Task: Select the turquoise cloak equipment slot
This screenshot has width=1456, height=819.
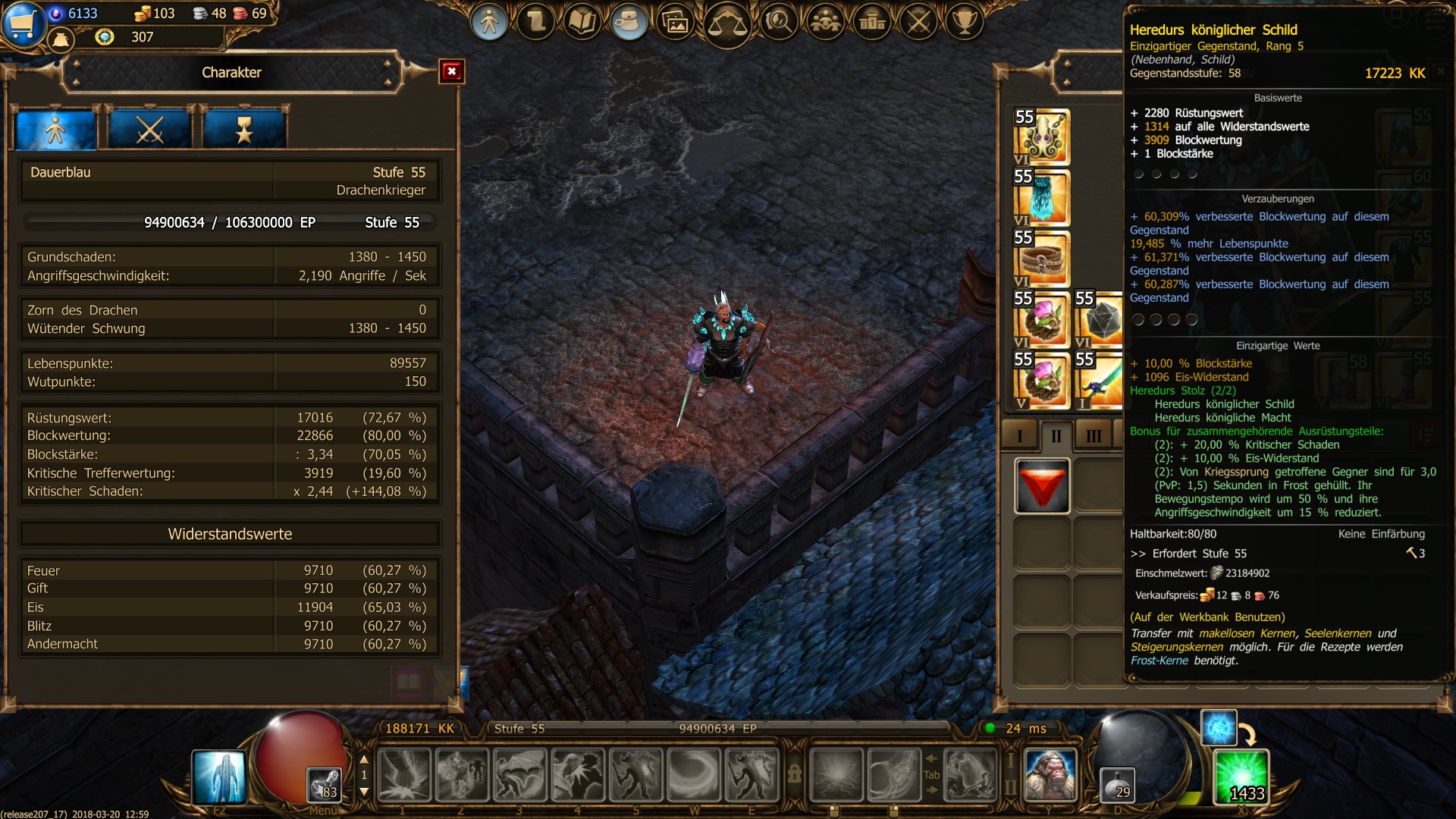Action: coord(1042,198)
